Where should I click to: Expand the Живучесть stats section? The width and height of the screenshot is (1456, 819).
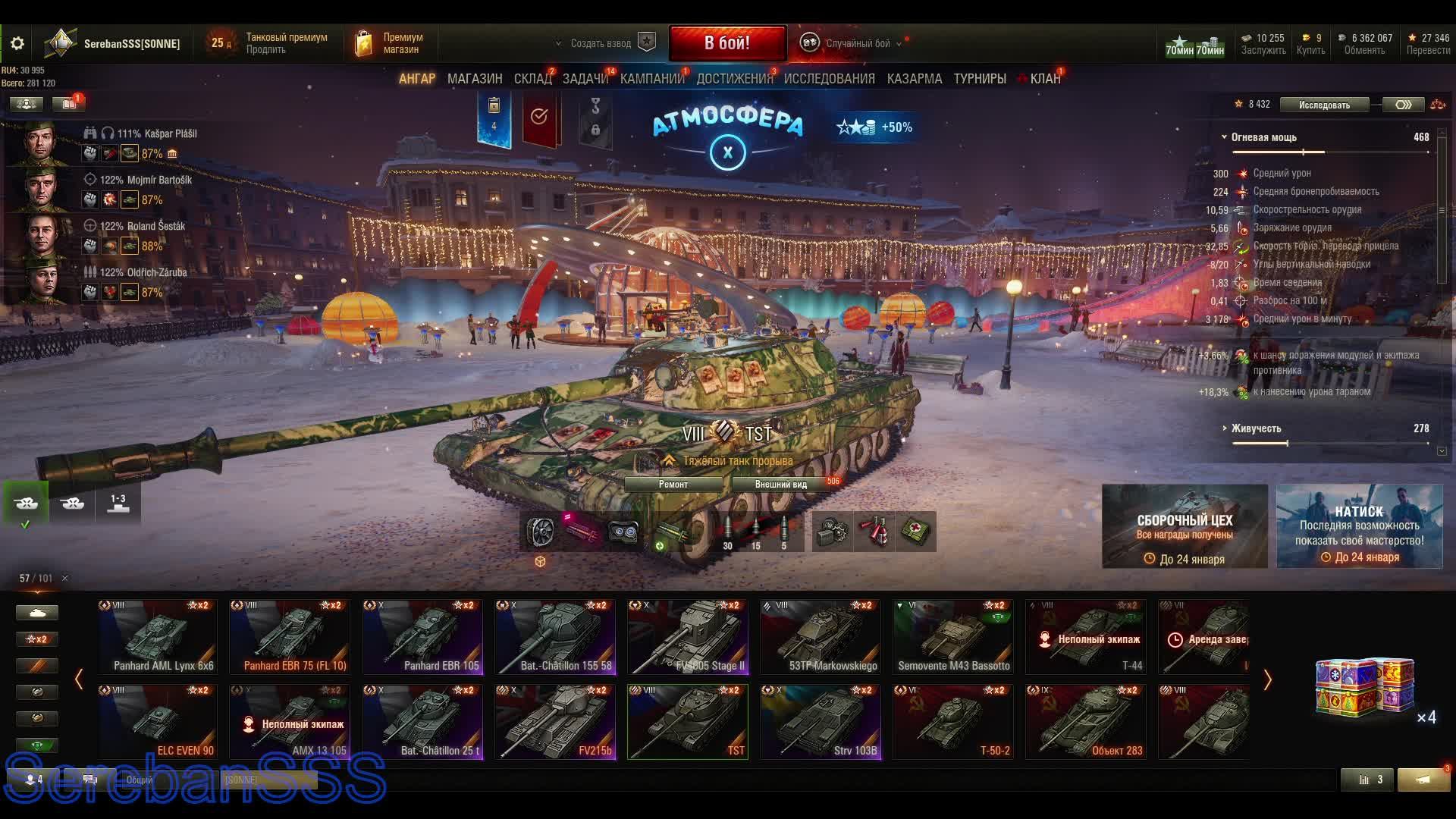pos(1256,428)
